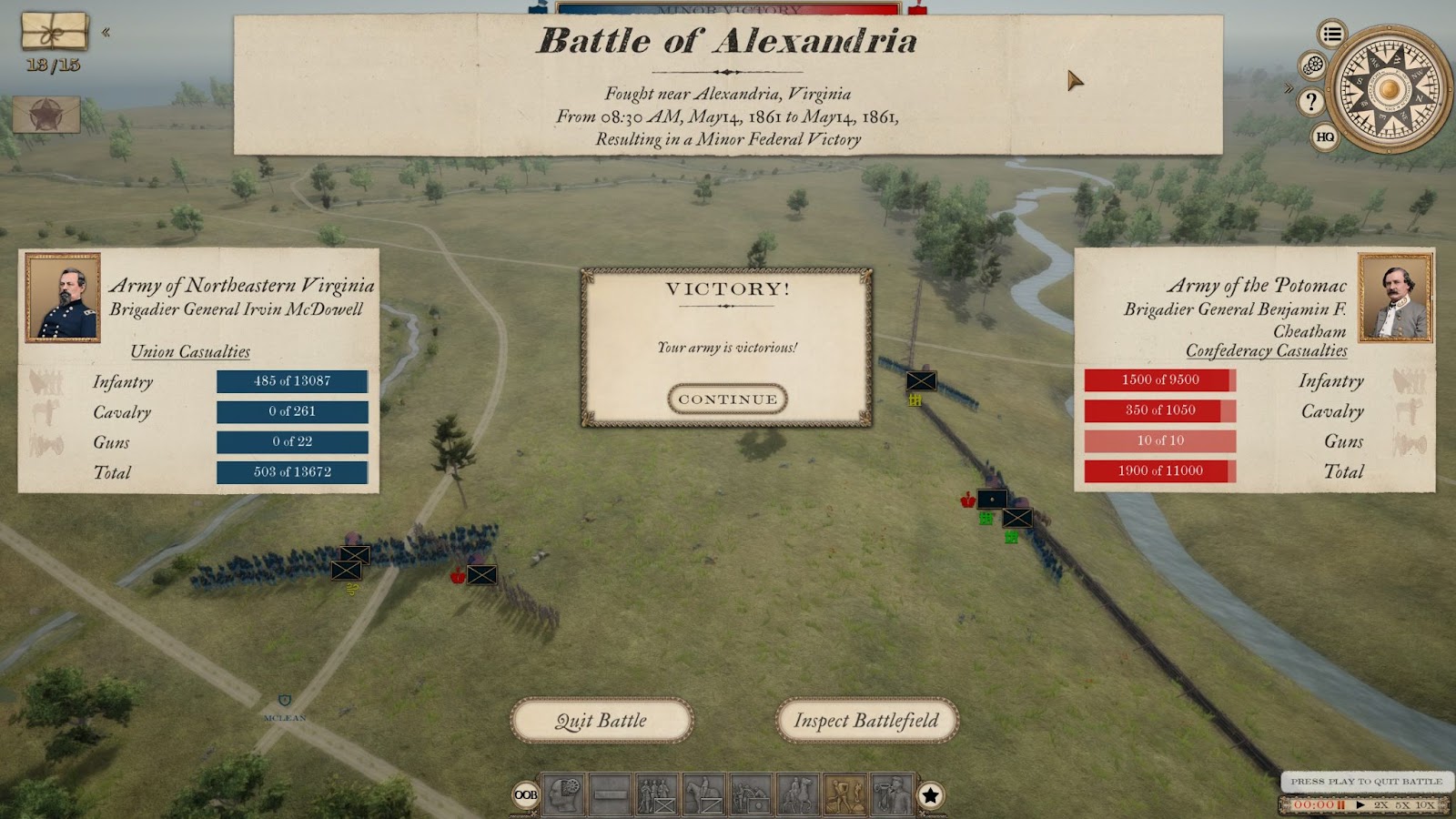Open the courier messages parcel icon
Viewport: 1456px width, 819px height.
55,32
